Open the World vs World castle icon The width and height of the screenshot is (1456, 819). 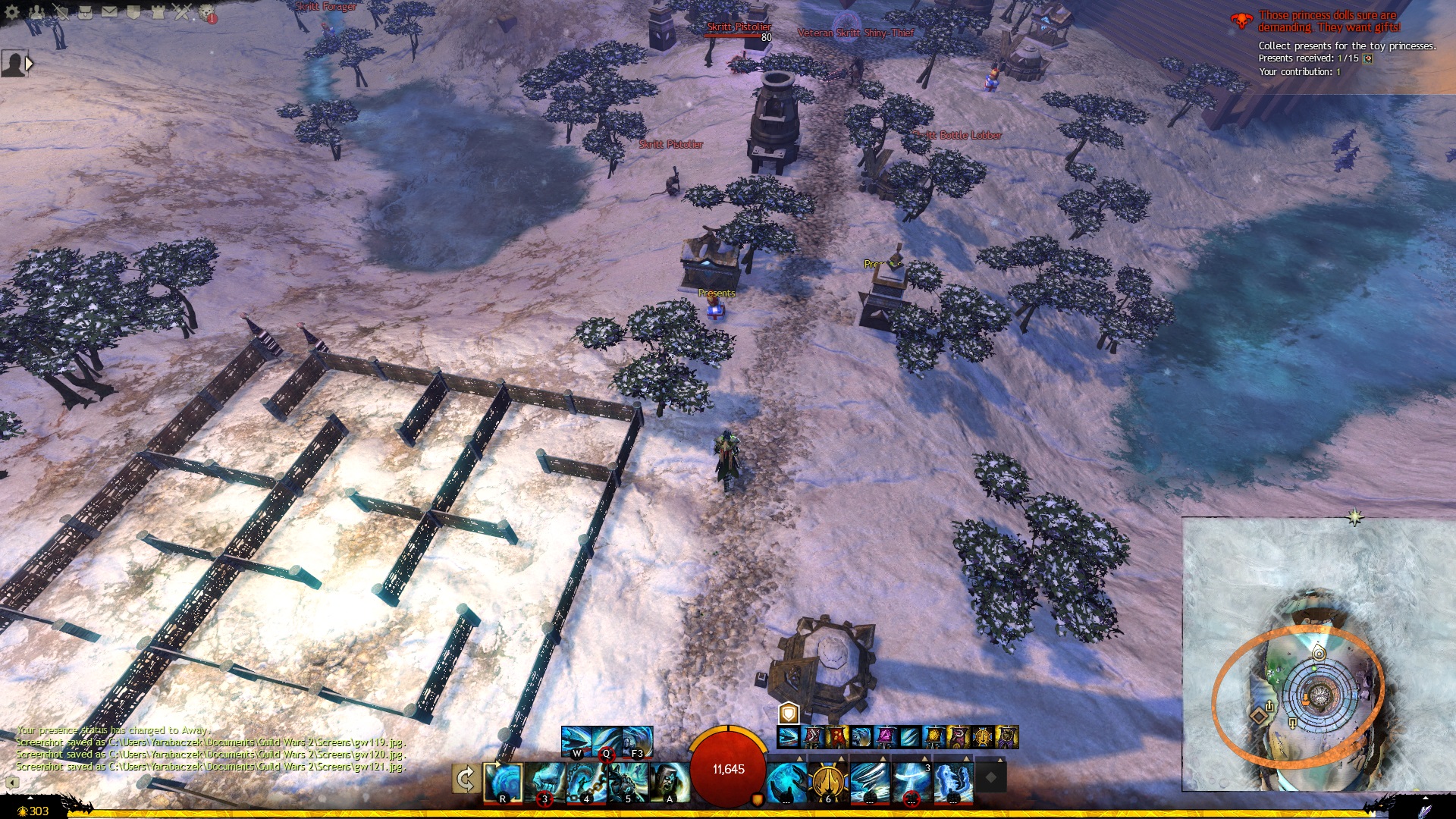pos(158,11)
